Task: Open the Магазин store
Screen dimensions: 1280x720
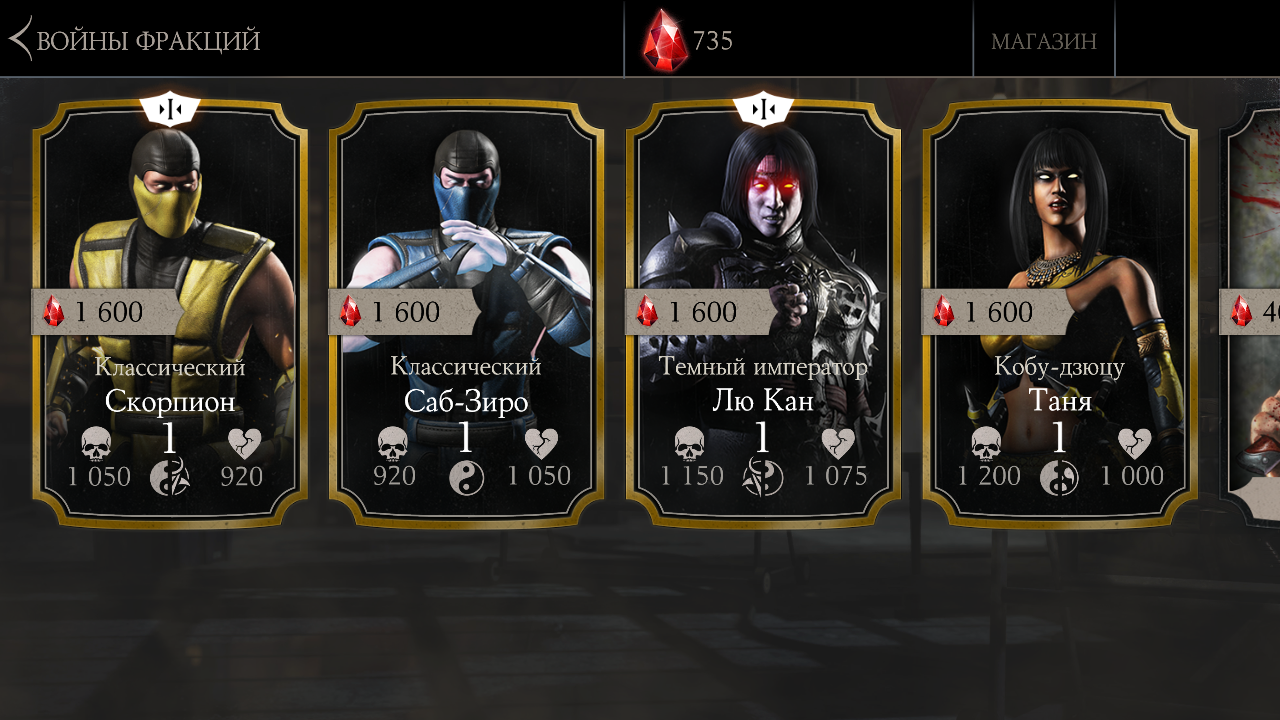Action: [1043, 40]
